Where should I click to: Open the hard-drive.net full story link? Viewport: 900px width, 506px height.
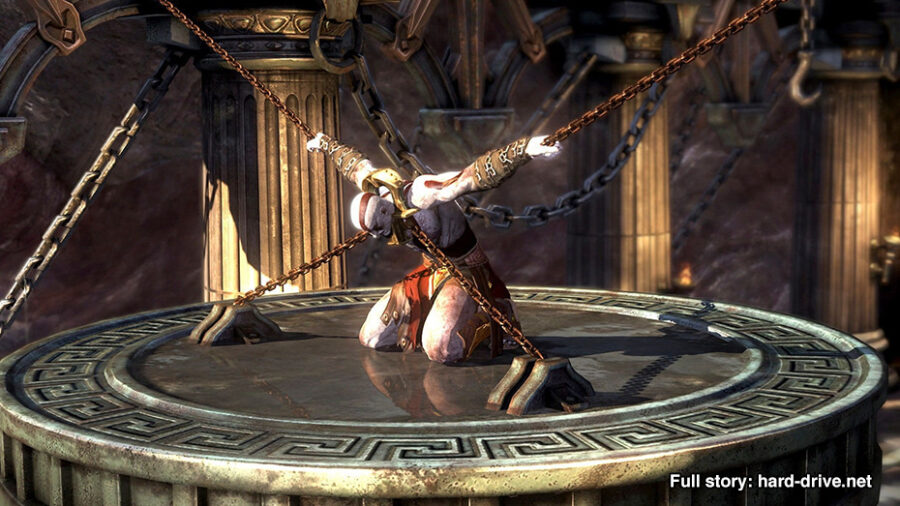pyautogui.click(x=771, y=481)
